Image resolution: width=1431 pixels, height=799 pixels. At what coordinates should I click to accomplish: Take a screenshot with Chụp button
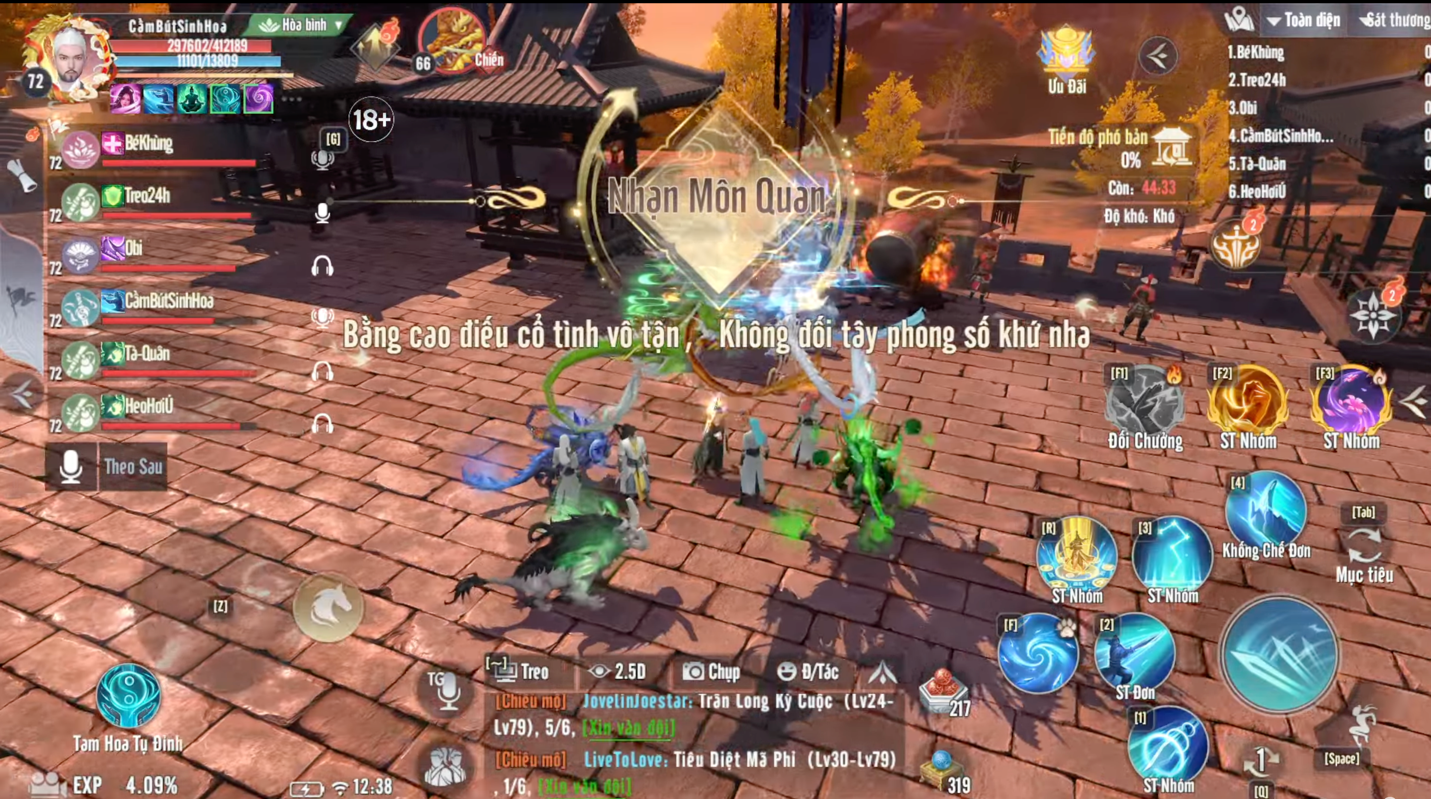711,672
